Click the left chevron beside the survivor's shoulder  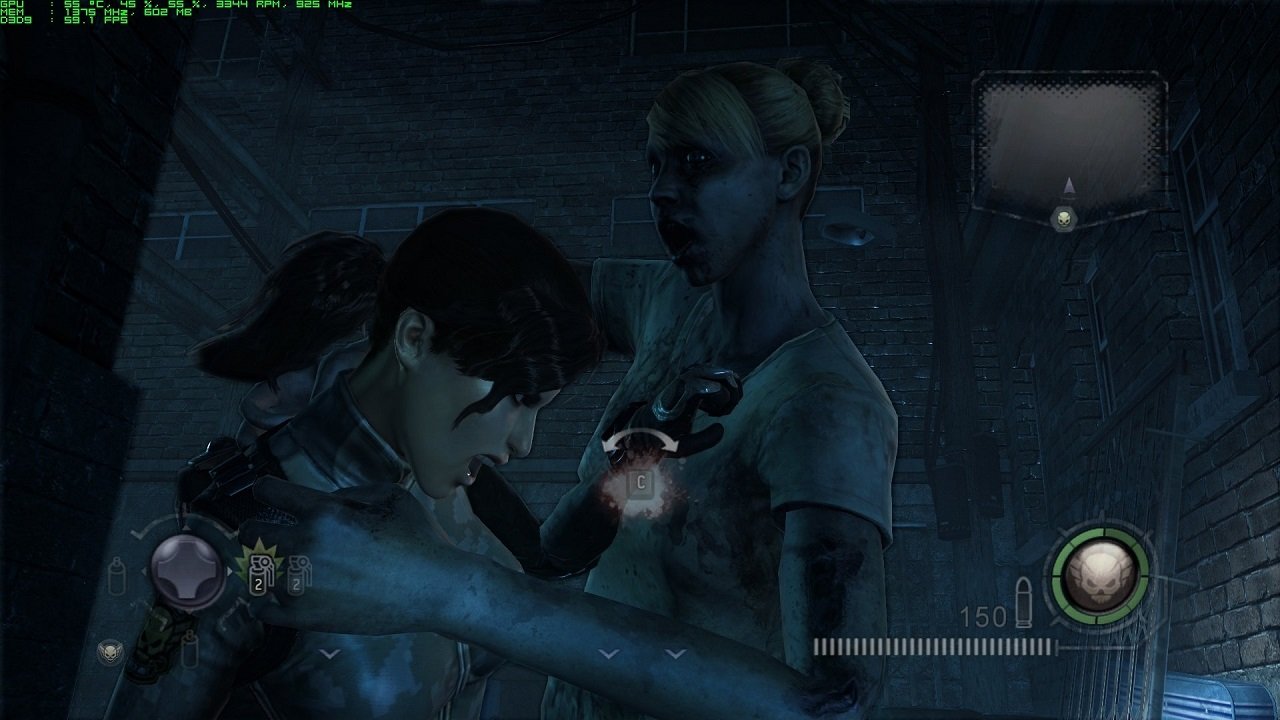coord(675,654)
